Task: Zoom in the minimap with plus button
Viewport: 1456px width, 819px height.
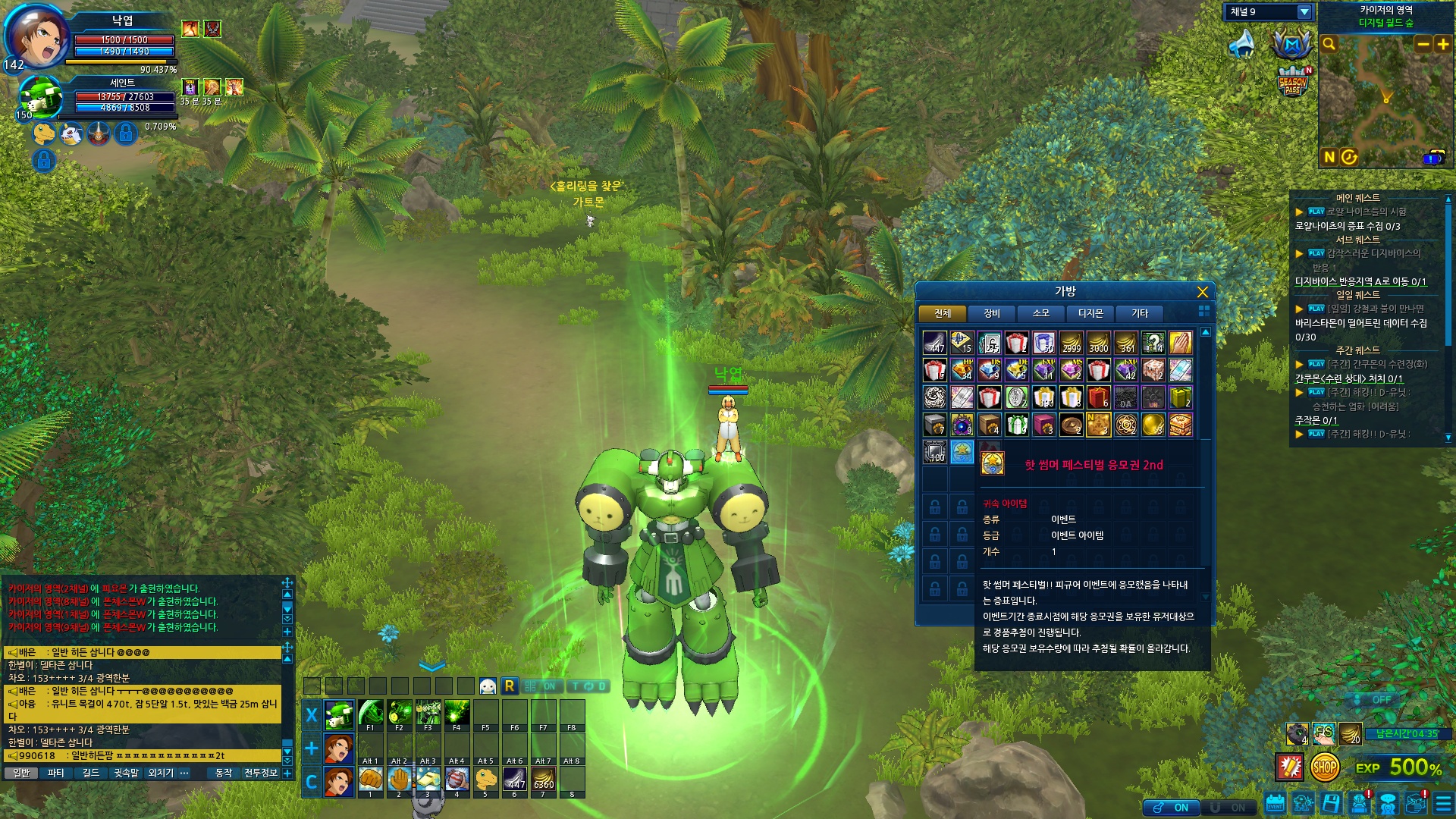Action: coord(1442,44)
